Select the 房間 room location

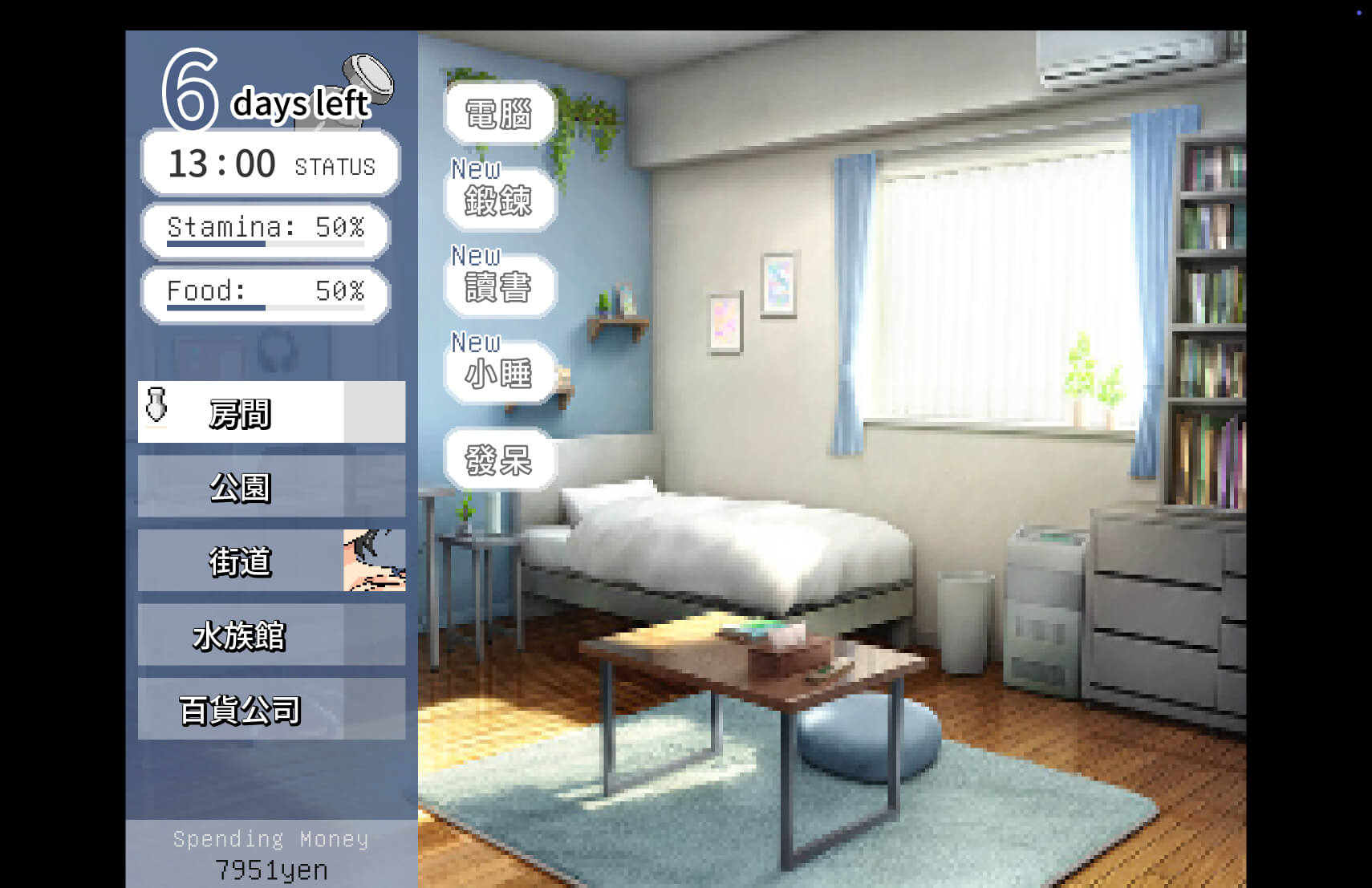point(271,412)
